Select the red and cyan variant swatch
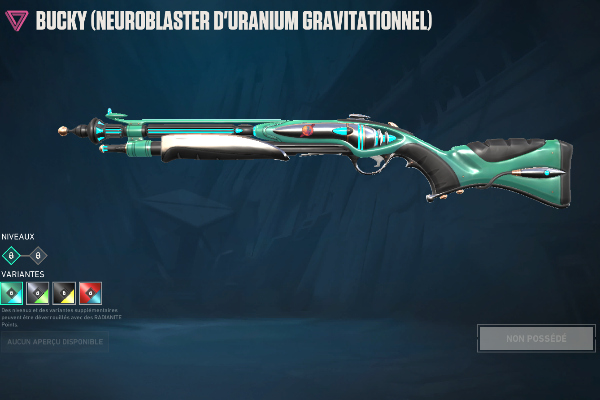This screenshot has width=600, height=400. pyautogui.click(x=90, y=293)
